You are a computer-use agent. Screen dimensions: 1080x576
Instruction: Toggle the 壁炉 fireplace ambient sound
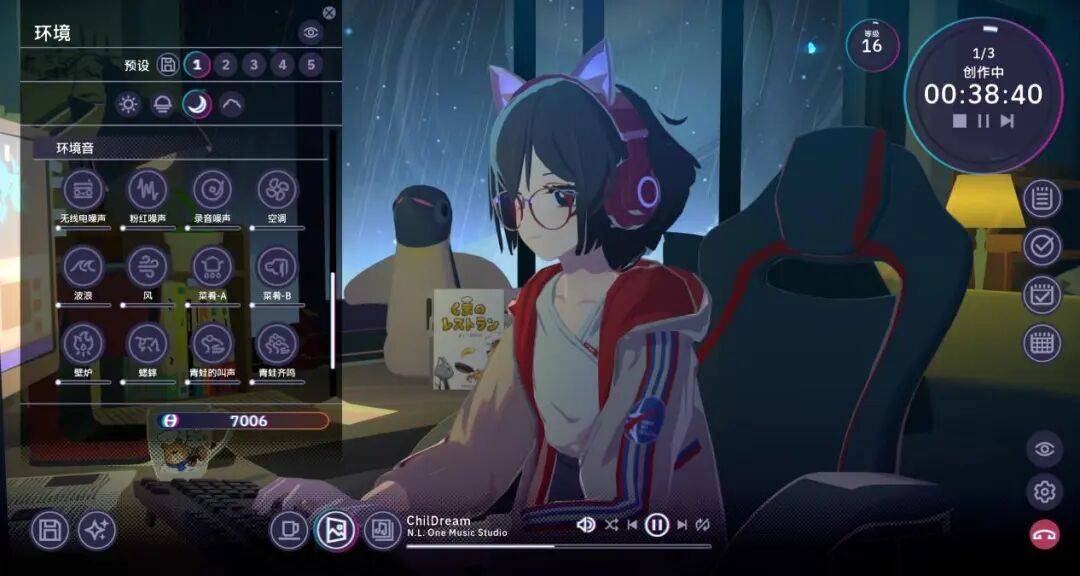[x=83, y=344]
